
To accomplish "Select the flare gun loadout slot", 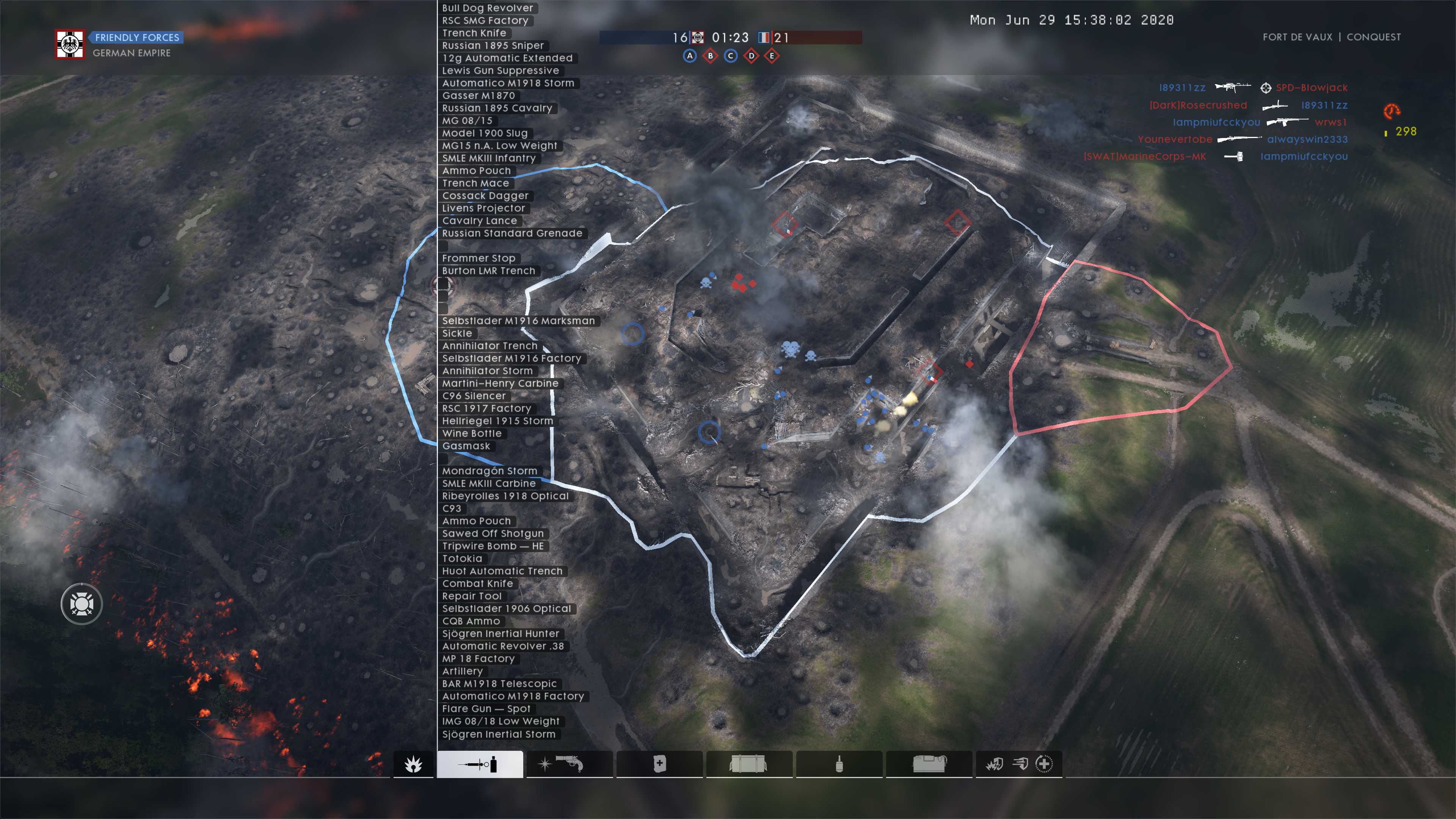I will (569, 764).
